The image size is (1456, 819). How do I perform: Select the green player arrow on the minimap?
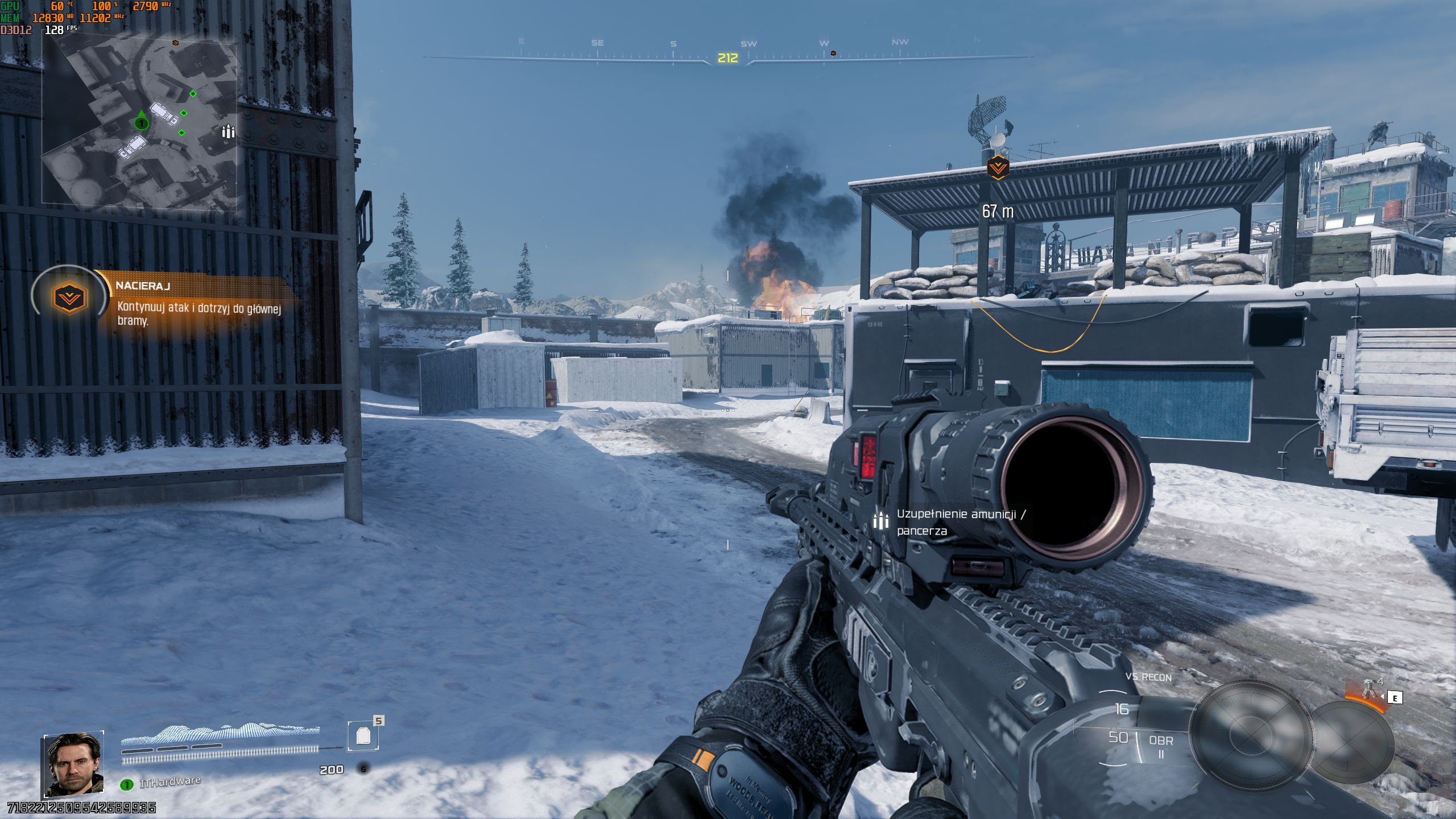[x=140, y=123]
